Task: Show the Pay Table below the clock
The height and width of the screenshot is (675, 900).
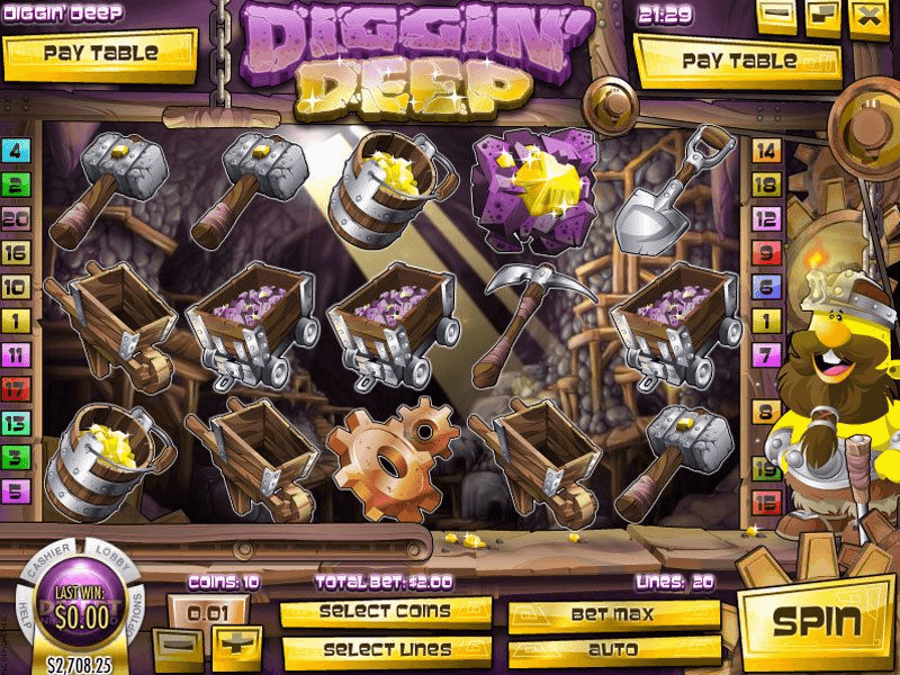Action: [741, 62]
